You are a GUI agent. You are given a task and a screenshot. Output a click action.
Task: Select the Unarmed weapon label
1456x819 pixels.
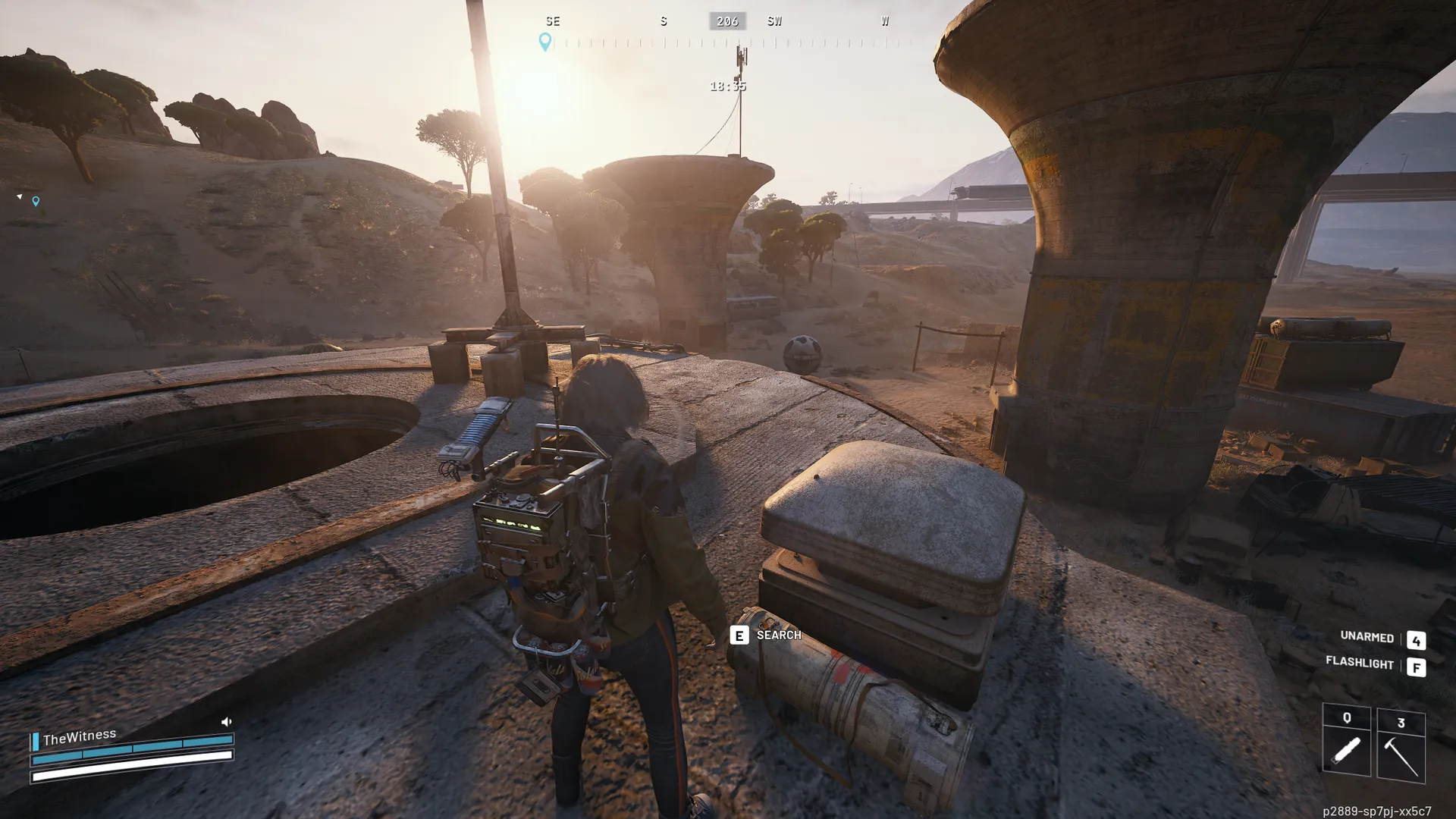click(x=1367, y=637)
